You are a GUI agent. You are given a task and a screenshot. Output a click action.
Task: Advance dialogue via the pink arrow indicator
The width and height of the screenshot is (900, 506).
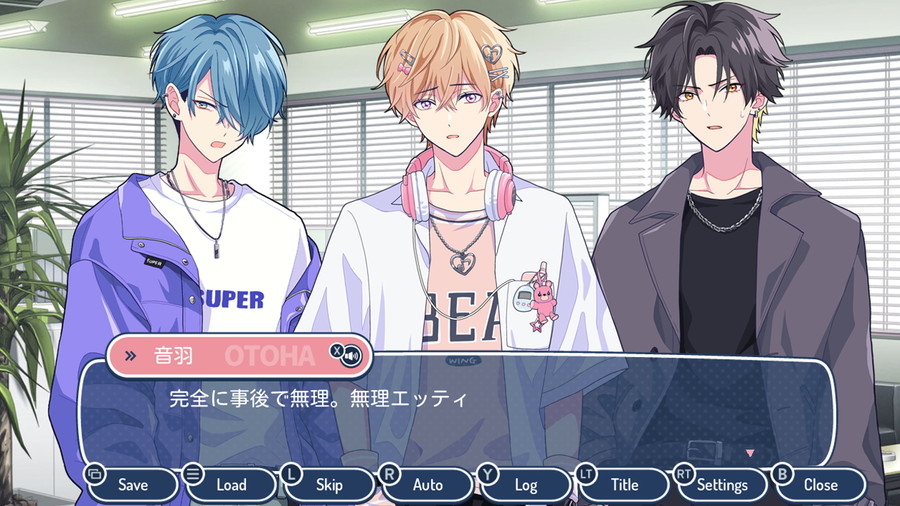click(750, 453)
